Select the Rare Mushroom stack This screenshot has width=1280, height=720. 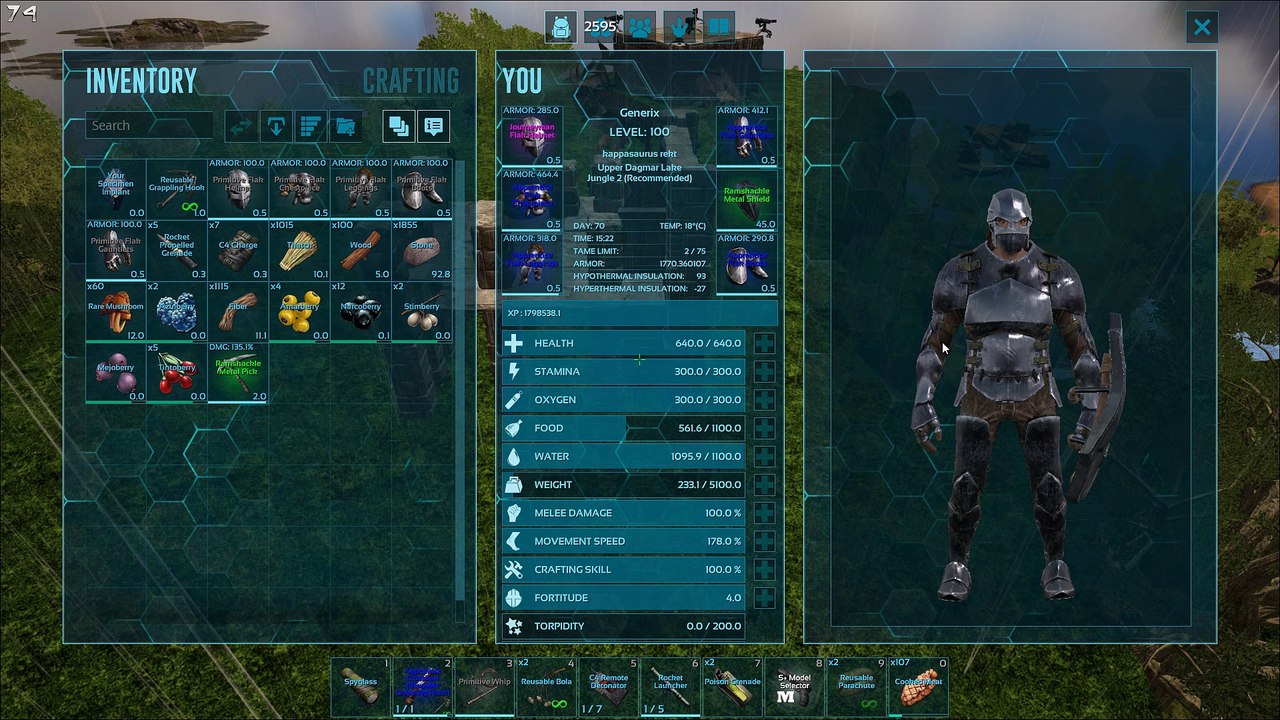[116, 312]
